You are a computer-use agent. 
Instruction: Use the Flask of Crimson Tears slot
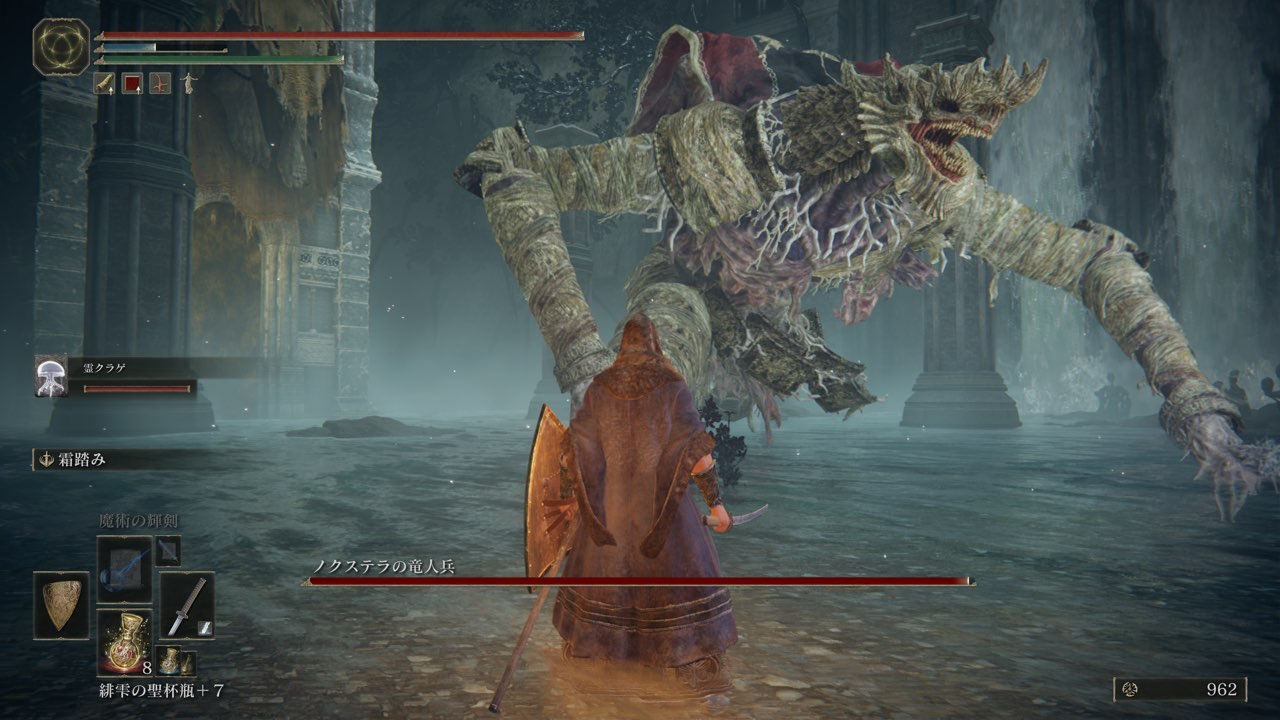point(124,642)
